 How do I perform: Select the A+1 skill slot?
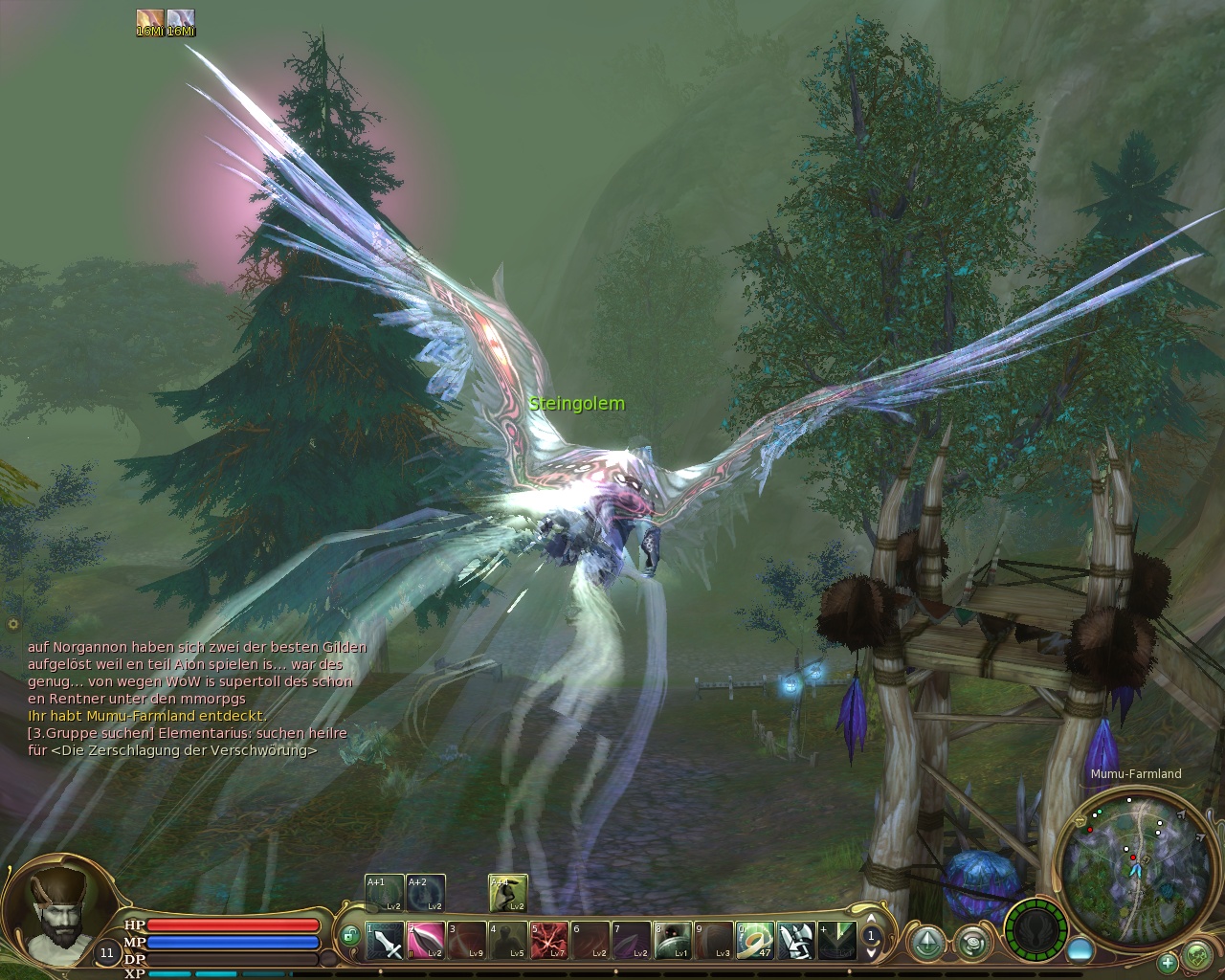[383, 893]
